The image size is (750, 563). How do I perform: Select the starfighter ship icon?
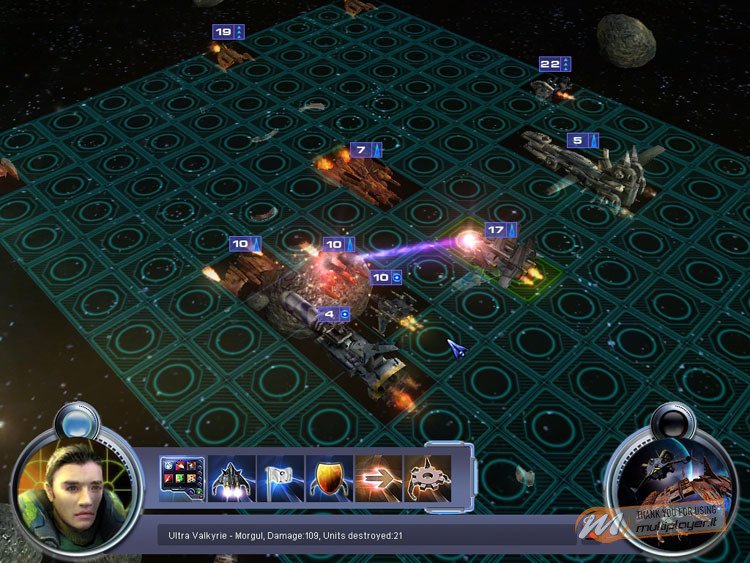tap(230, 479)
